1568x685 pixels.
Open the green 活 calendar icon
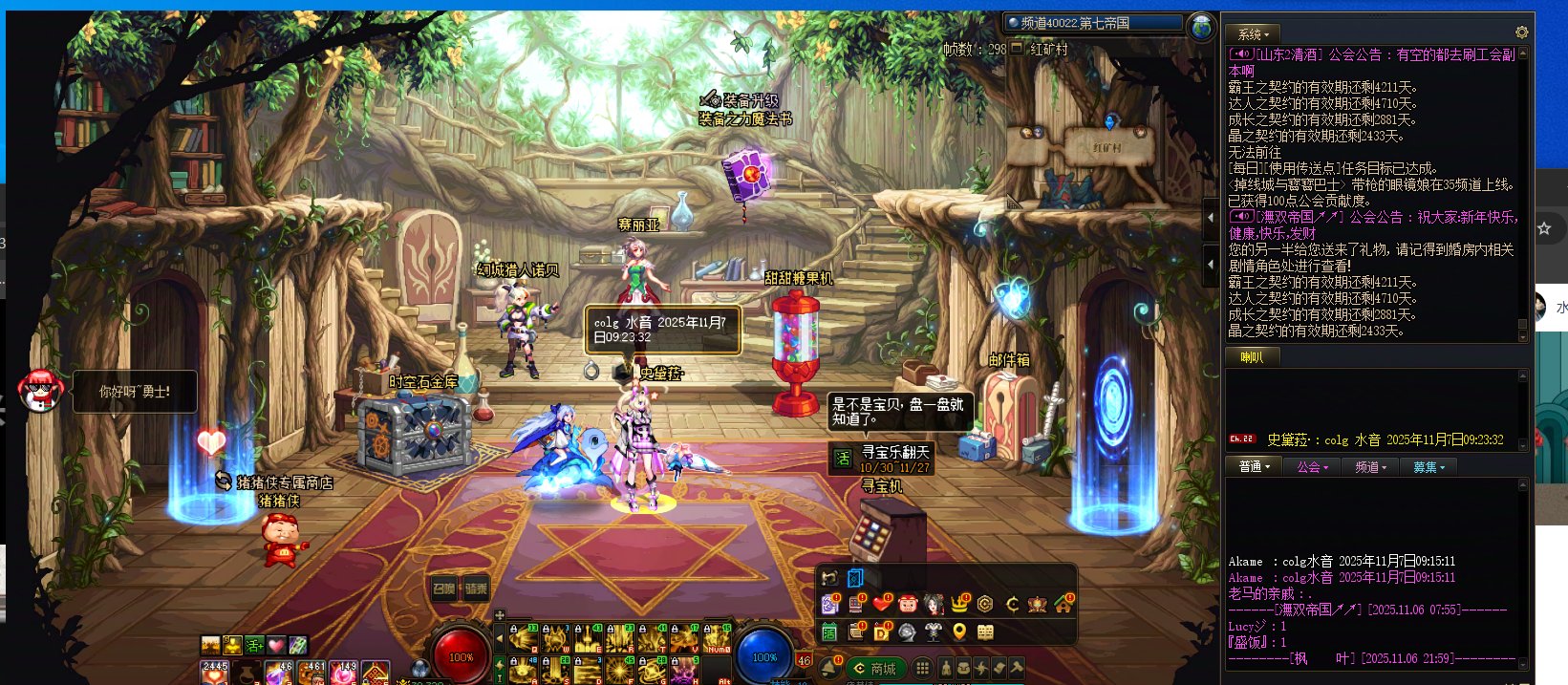829,631
